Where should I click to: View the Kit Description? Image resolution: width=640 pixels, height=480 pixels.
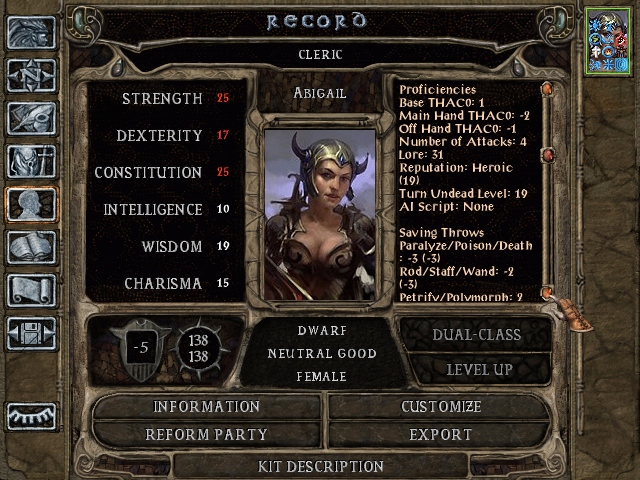pos(321,466)
